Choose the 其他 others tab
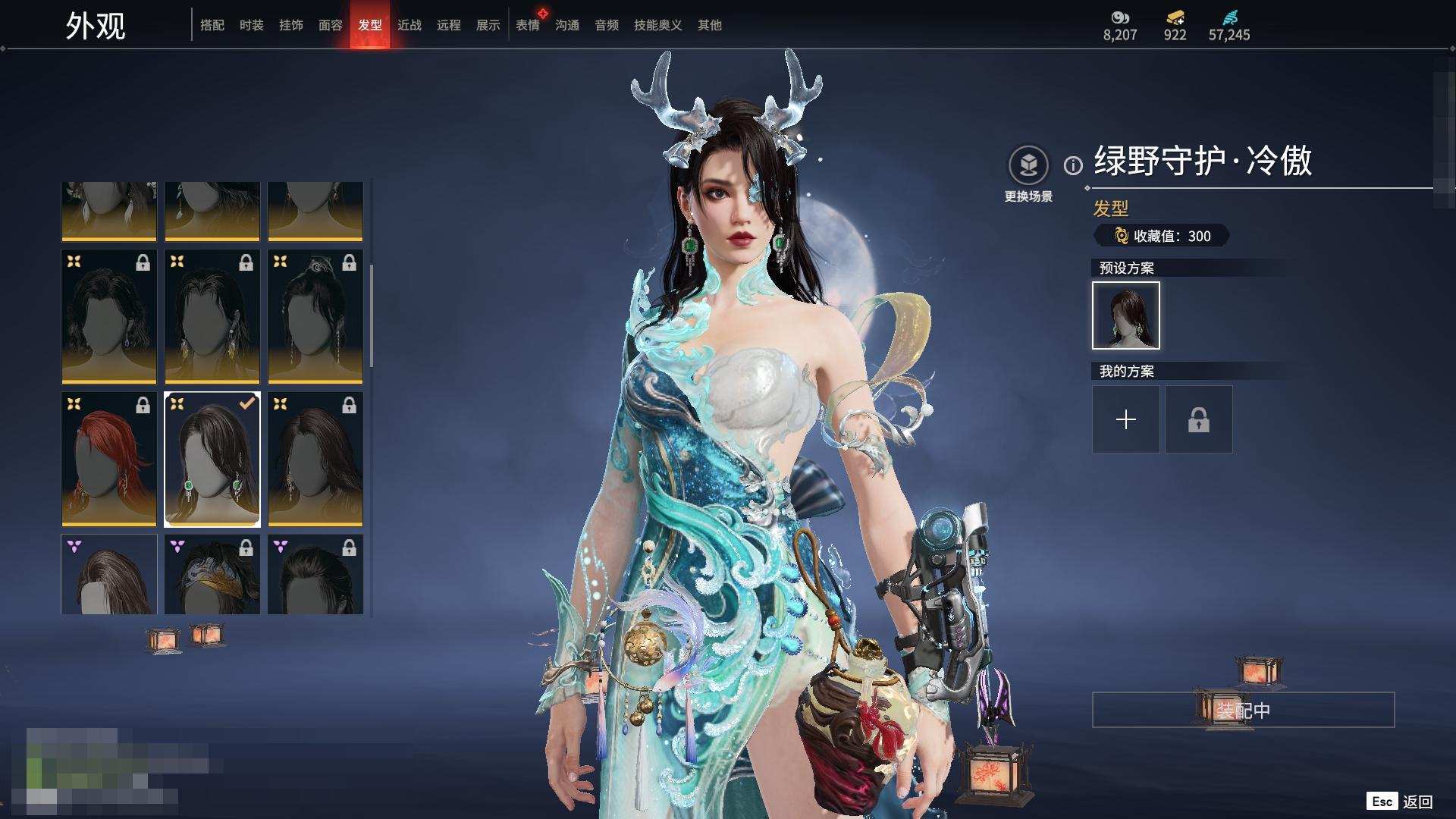 point(709,25)
